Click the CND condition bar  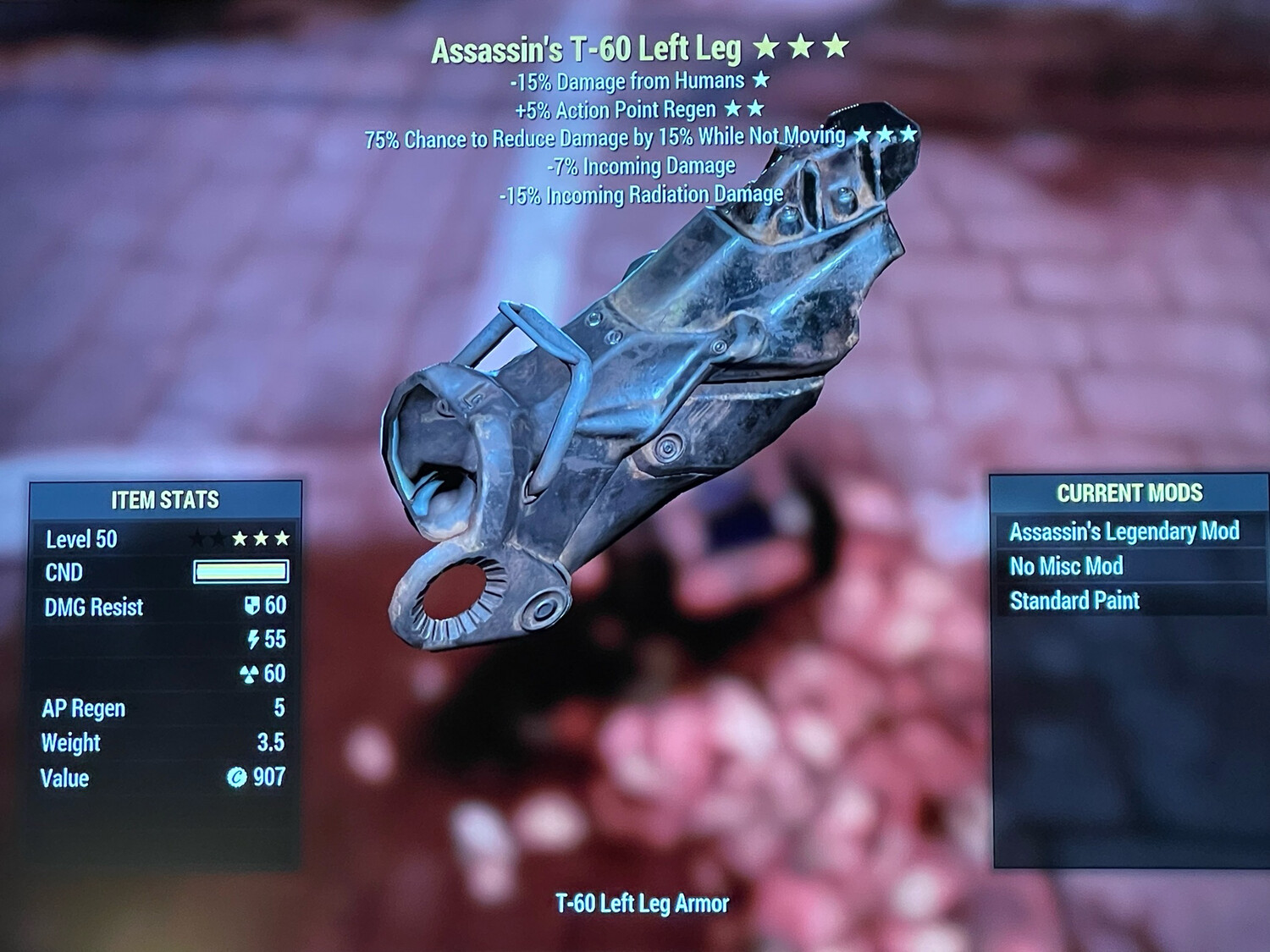(241, 572)
